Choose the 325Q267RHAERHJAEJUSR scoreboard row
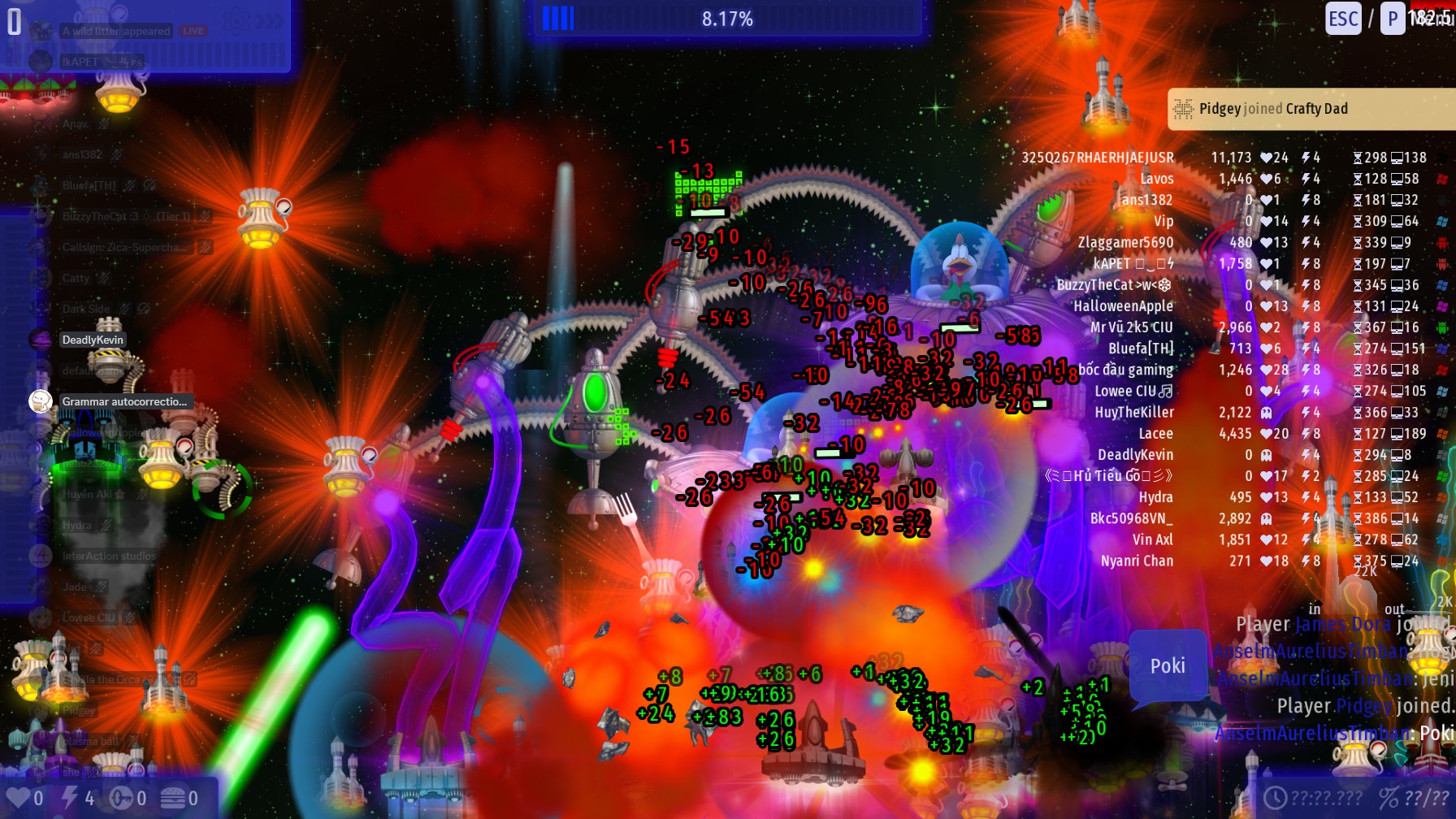The width and height of the screenshot is (1456, 819). (x=1098, y=158)
